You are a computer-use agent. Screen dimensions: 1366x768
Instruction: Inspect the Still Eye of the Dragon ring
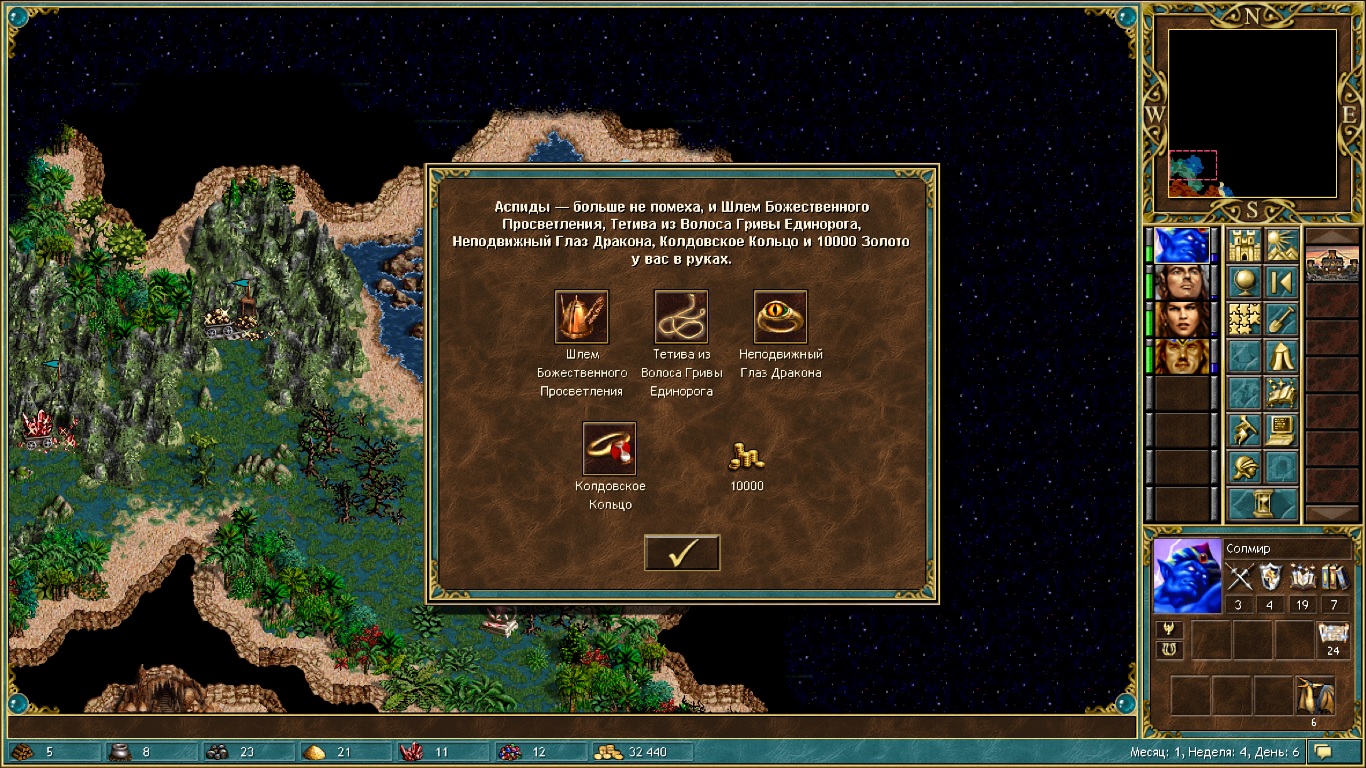click(x=780, y=317)
